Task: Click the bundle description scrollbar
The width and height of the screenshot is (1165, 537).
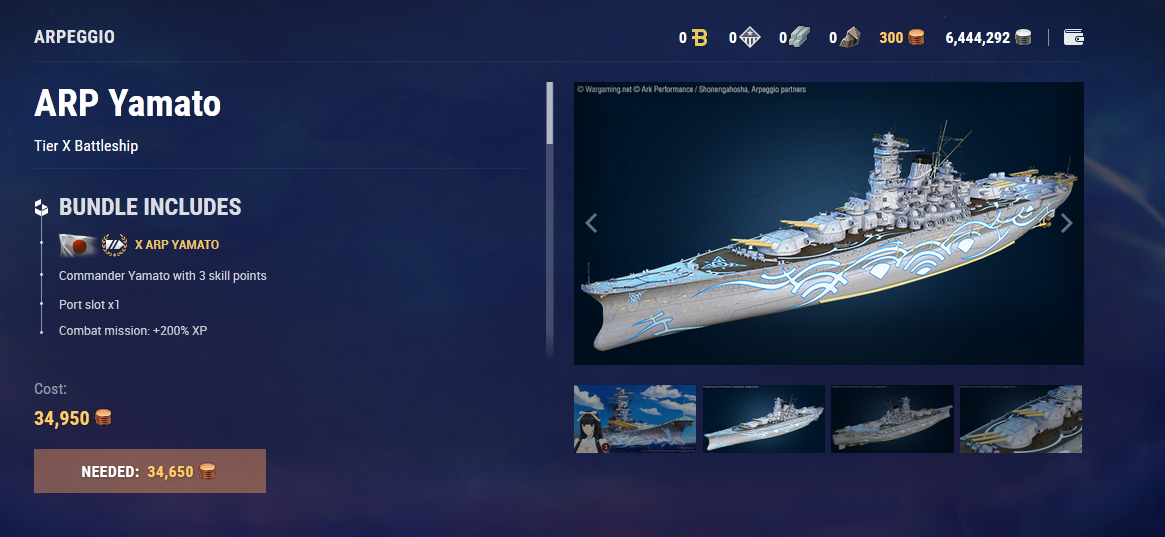Action: (549, 114)
